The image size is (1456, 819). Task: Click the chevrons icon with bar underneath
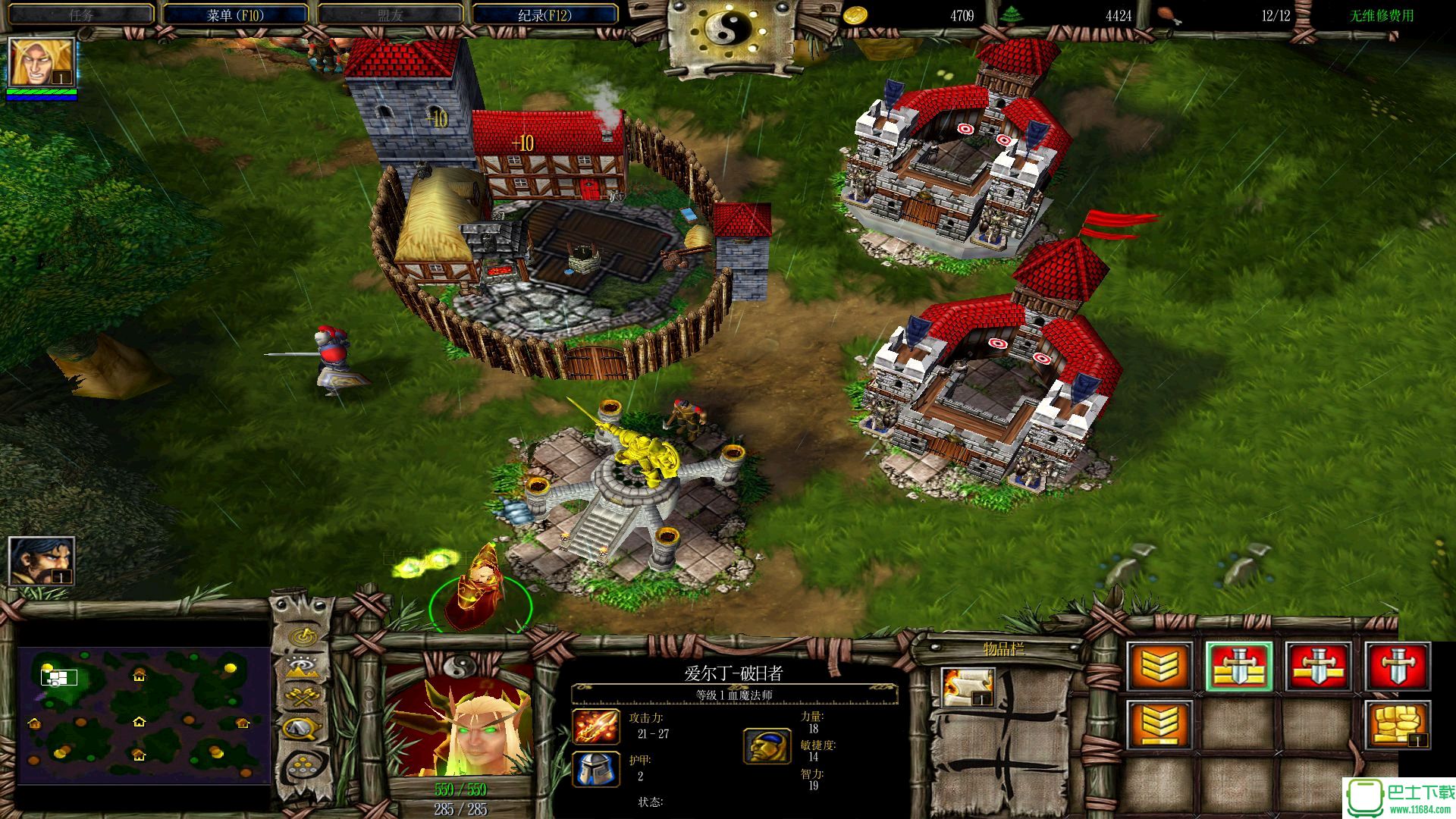click(1159, 726)
